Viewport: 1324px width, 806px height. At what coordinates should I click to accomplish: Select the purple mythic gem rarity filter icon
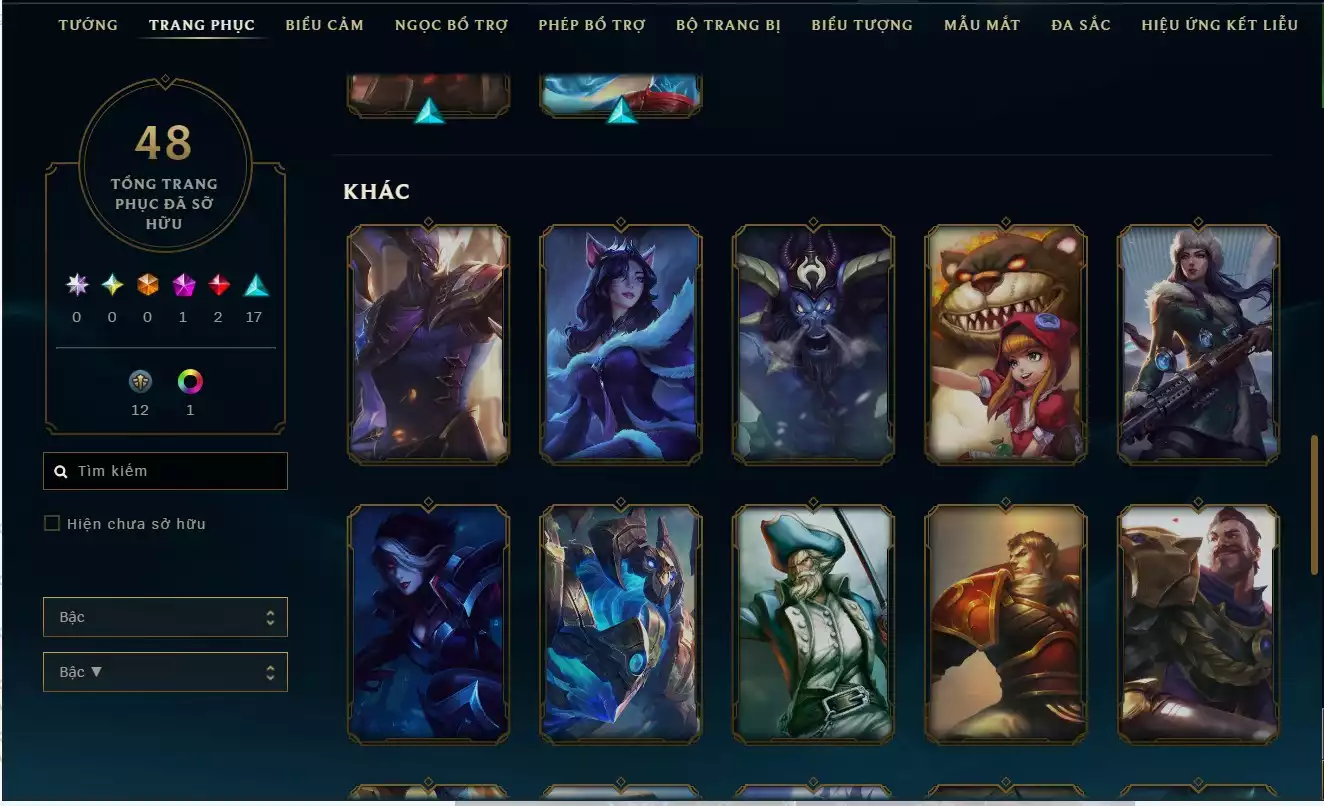(182, 285)
